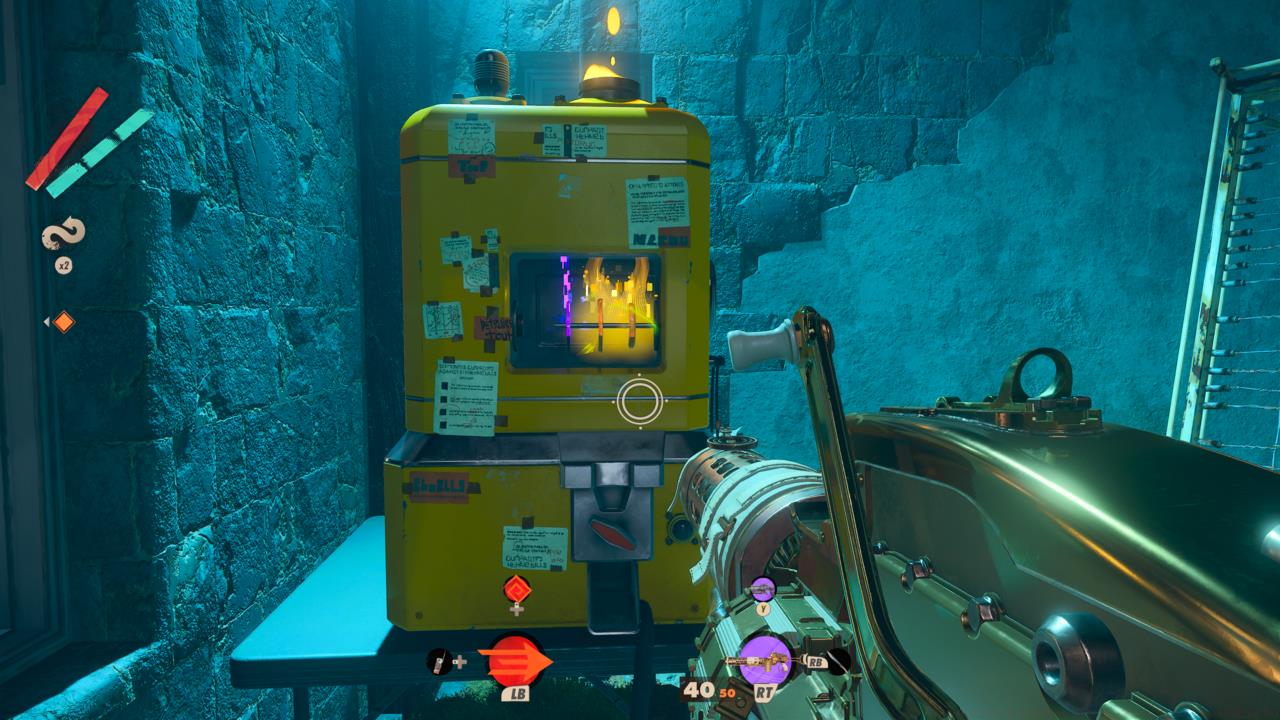Image resolution: width=1280 pixels, height=720 pixels.
Task: Click the orange diamond objective marker icon
Action: click(x=63, y=321)
